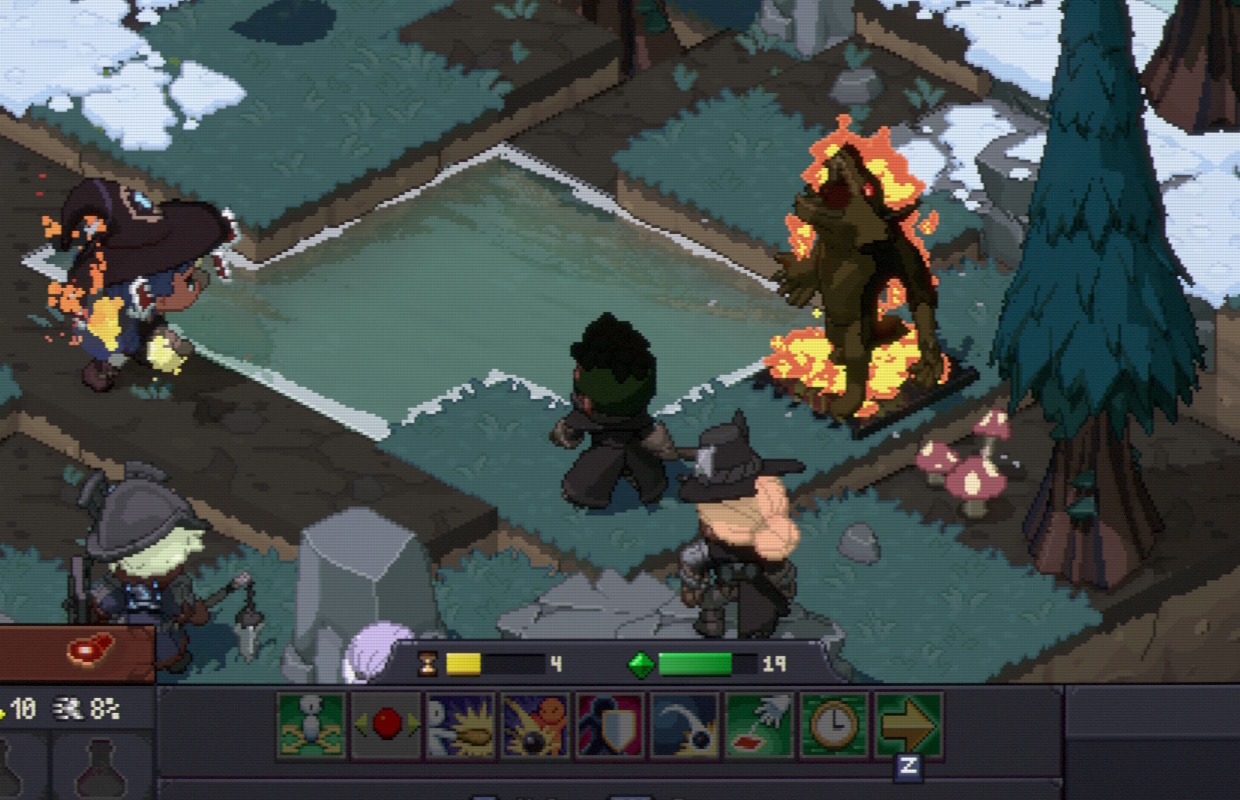Select the arcing lobbed bomb ability
The image size is (1240, 800).
tap(685, 725)
